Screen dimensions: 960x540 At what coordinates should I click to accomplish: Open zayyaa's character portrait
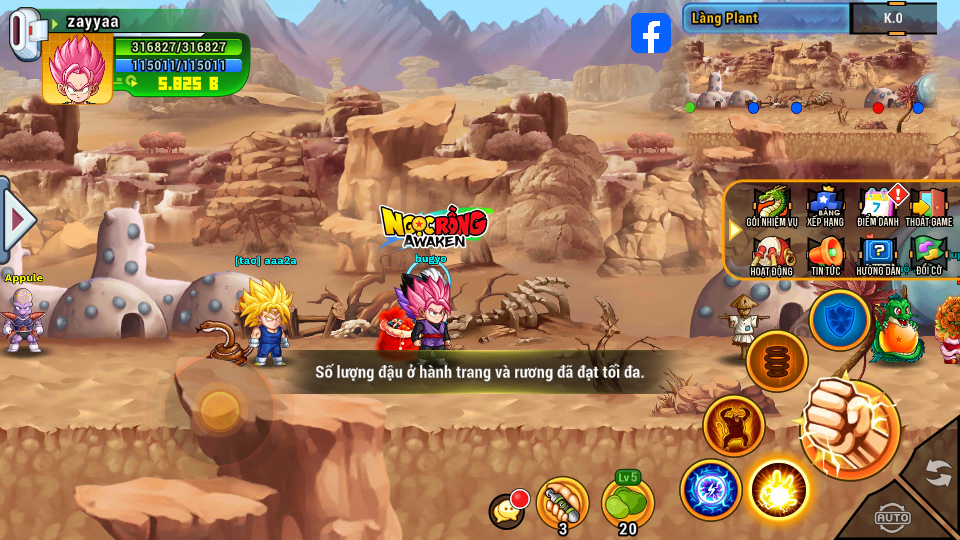tap(77, 68)
